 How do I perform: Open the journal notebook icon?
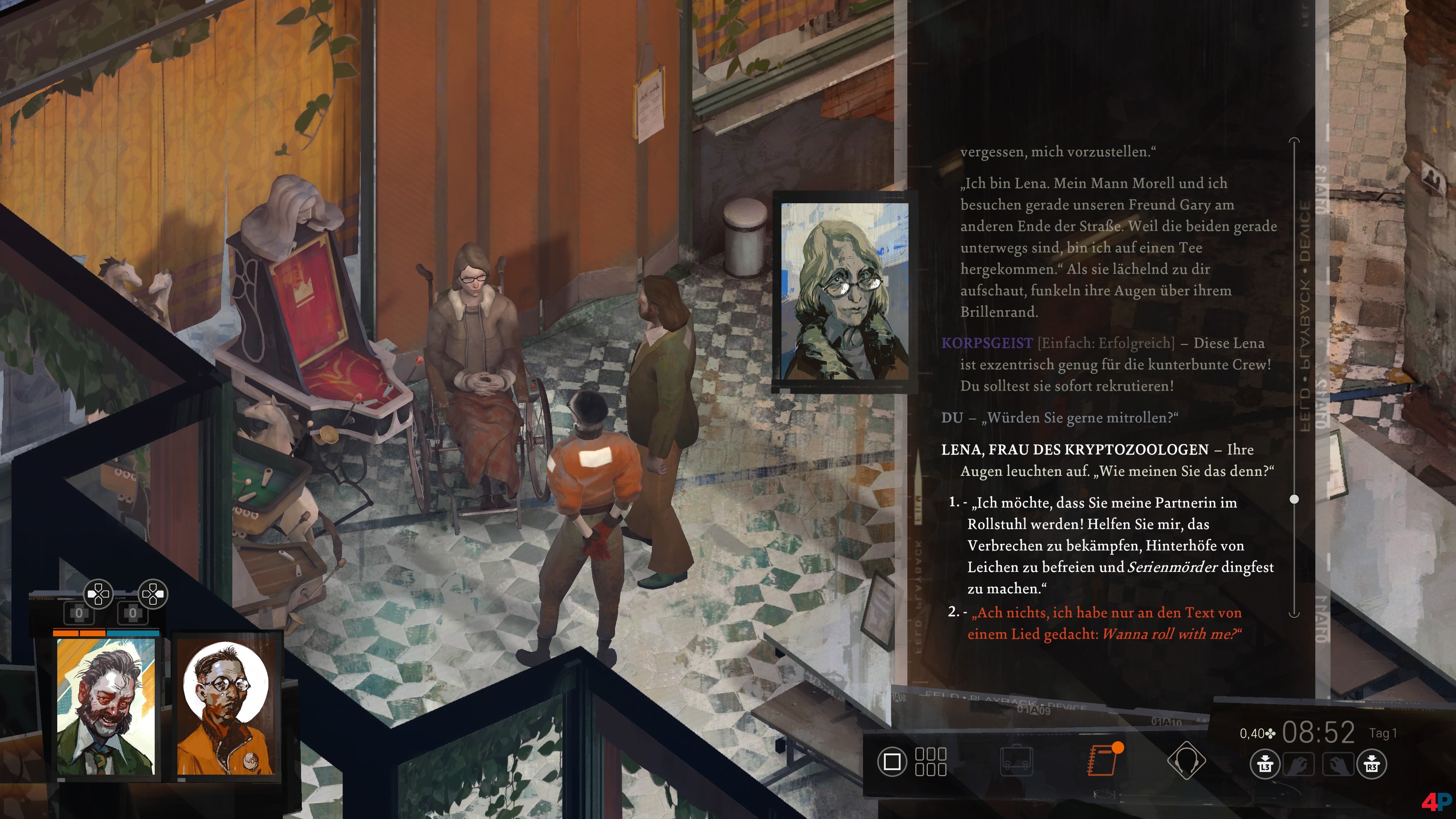pos(1103,760)
